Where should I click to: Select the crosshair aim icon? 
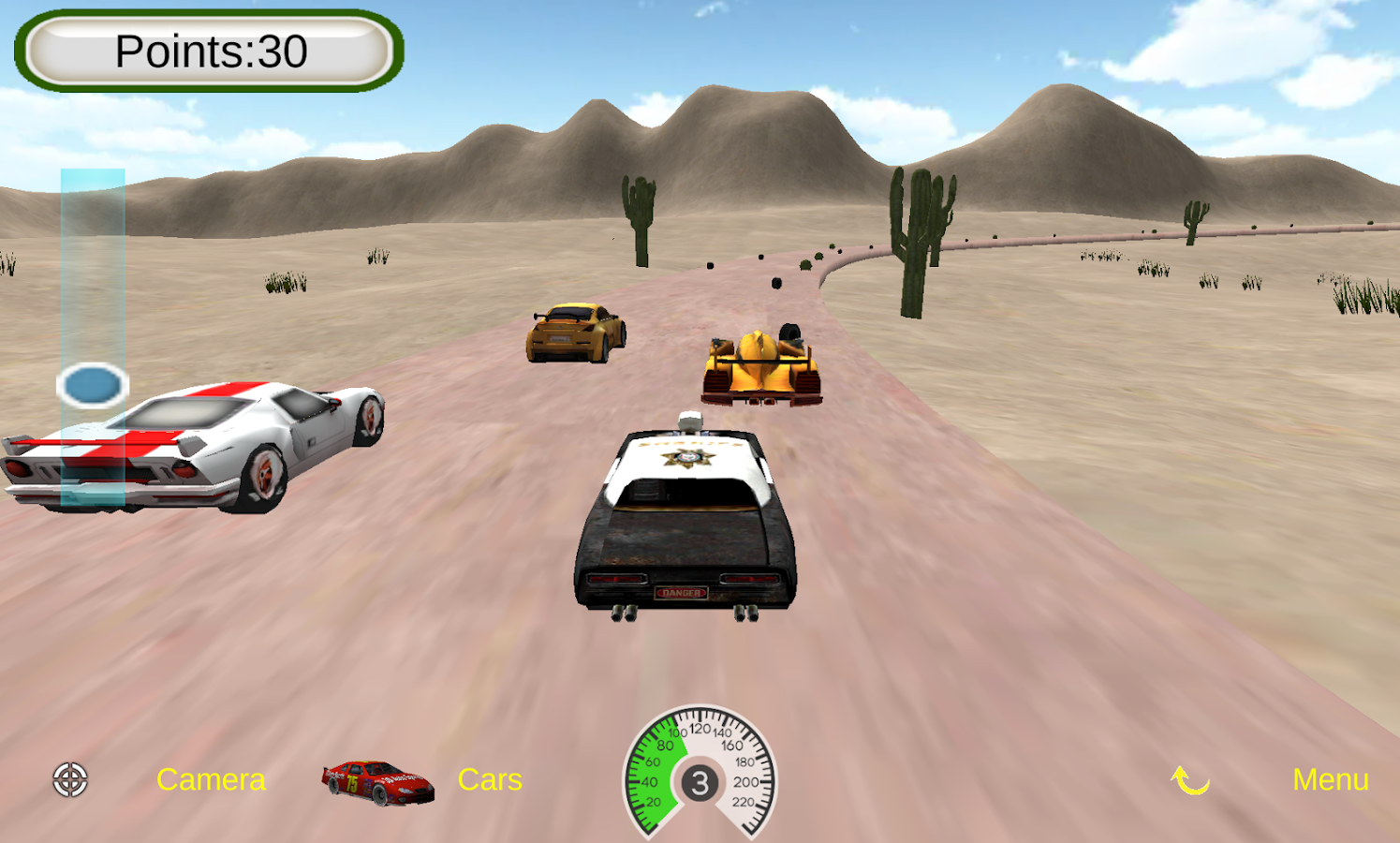coord(70,779)
